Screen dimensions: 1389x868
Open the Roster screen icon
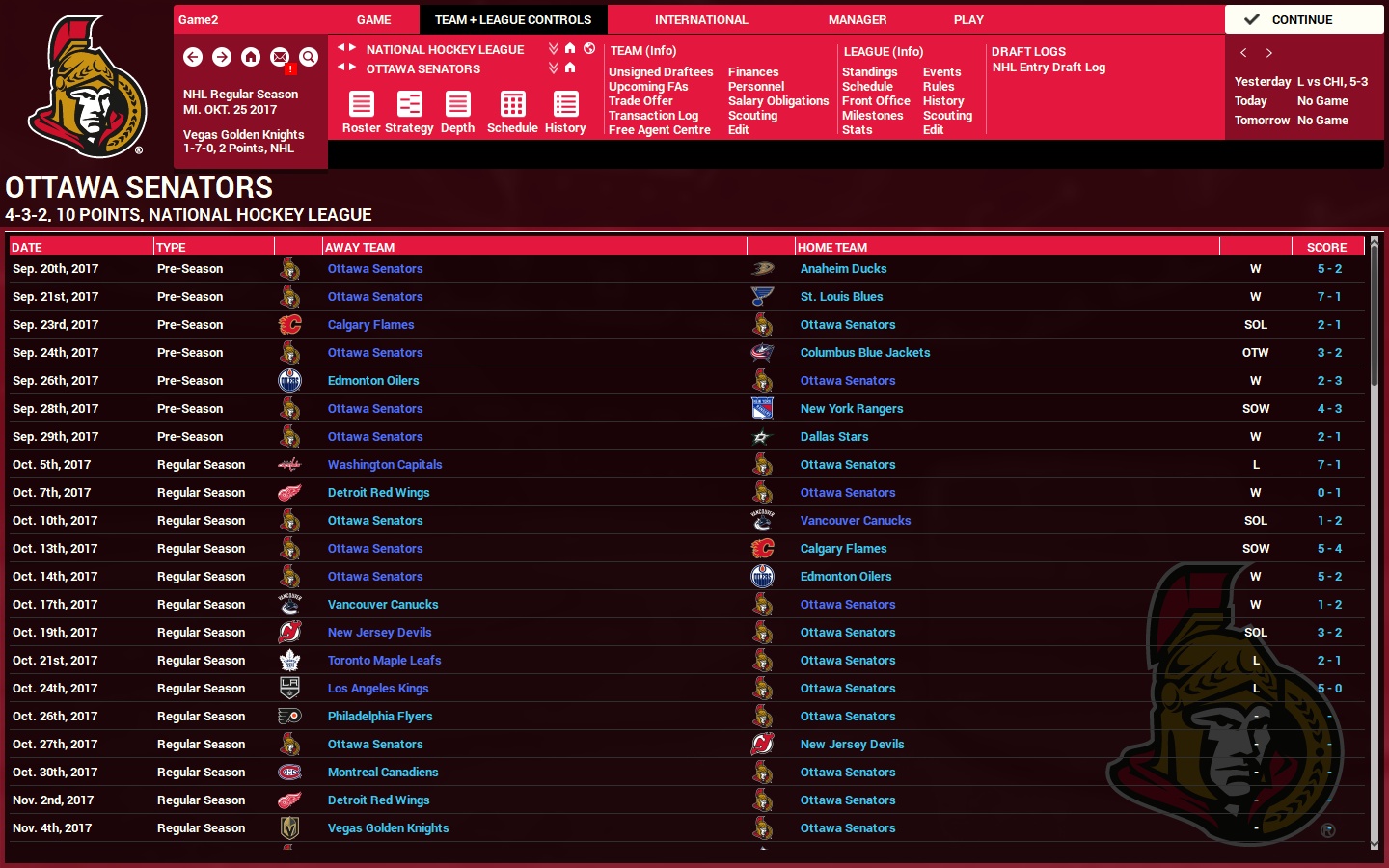361,104
